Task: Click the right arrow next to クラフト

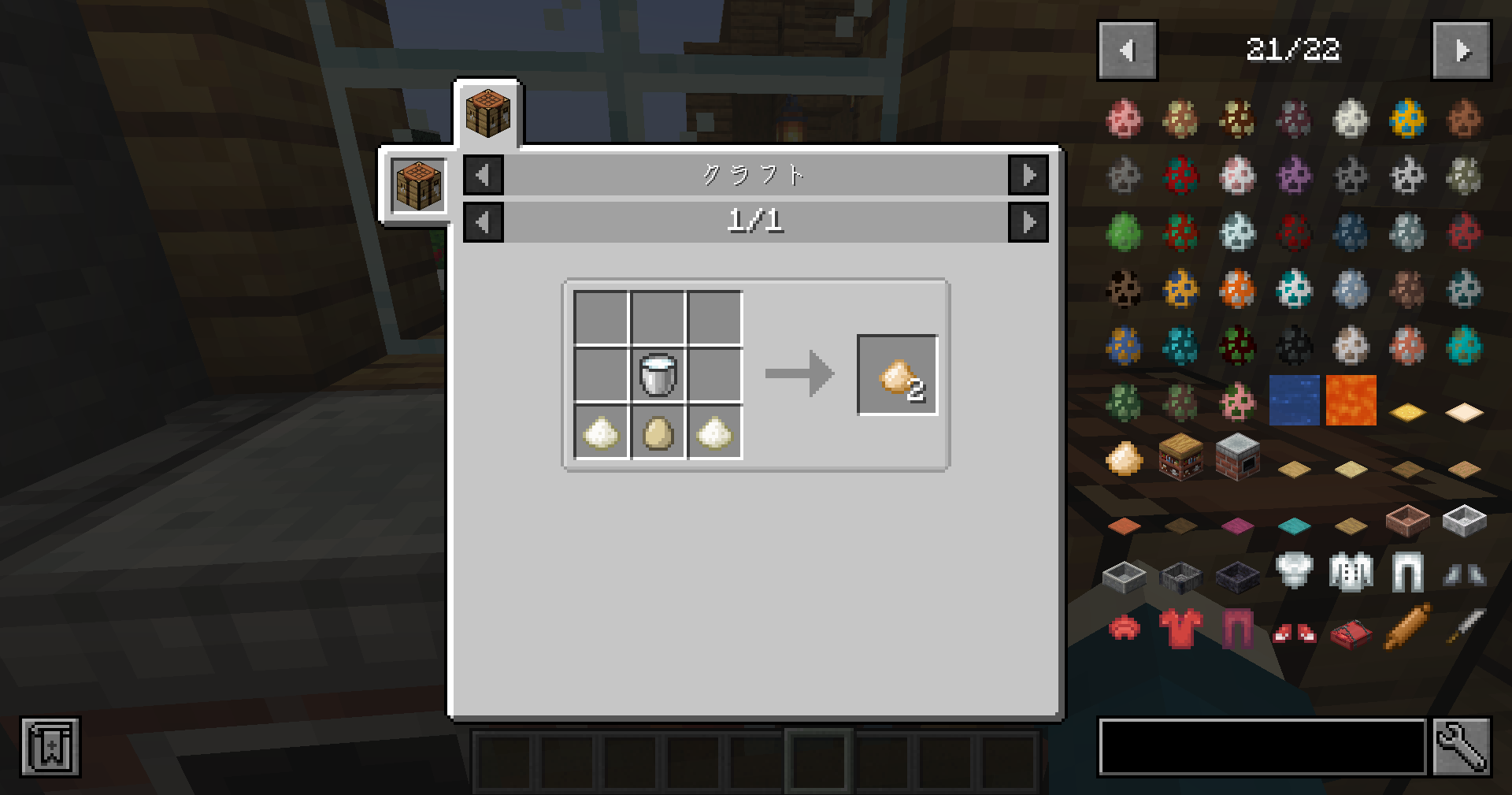Action: coord(1029,176)
